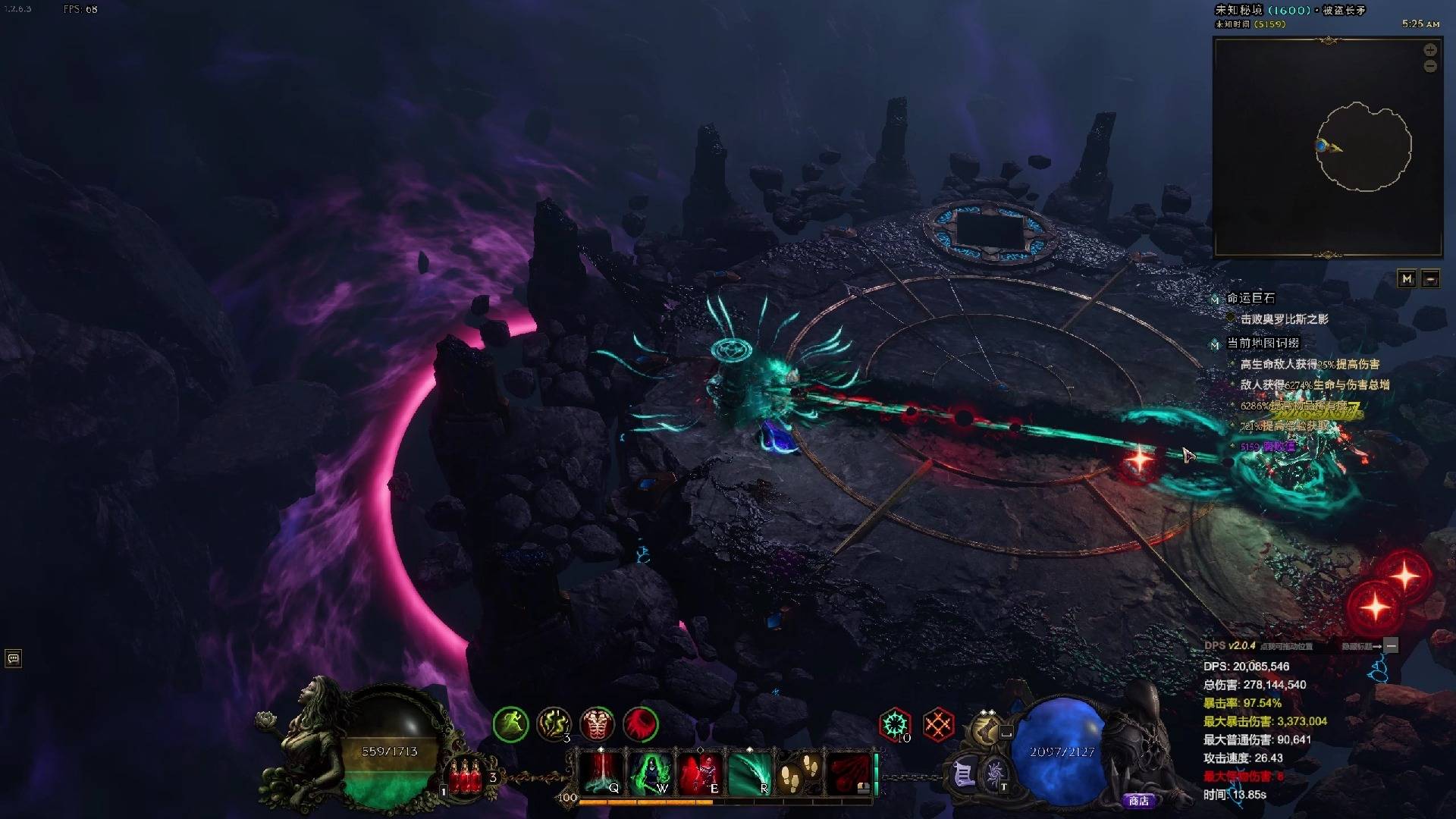Open the scroll journal icon beside mana orb
Image resolution: width=1456 pixels, height=819 pixels.
(x=963, y=775)
